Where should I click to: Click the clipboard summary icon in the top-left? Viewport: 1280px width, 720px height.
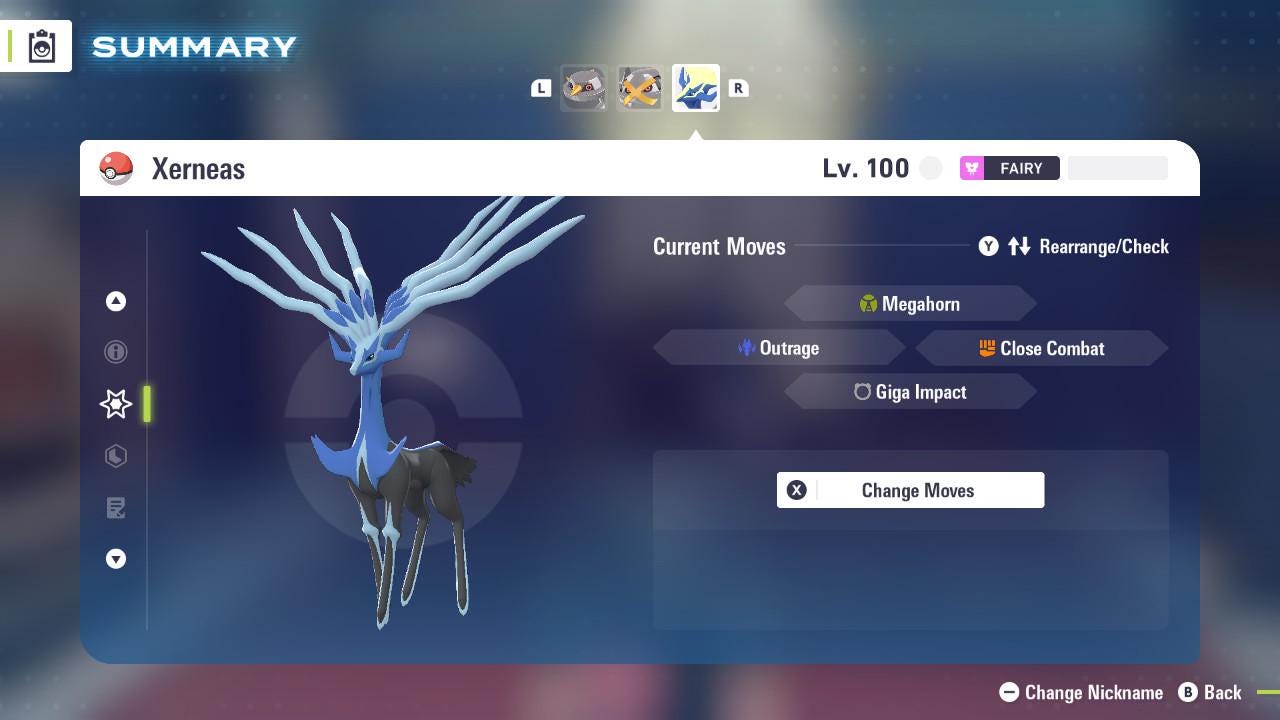(40, 45)
